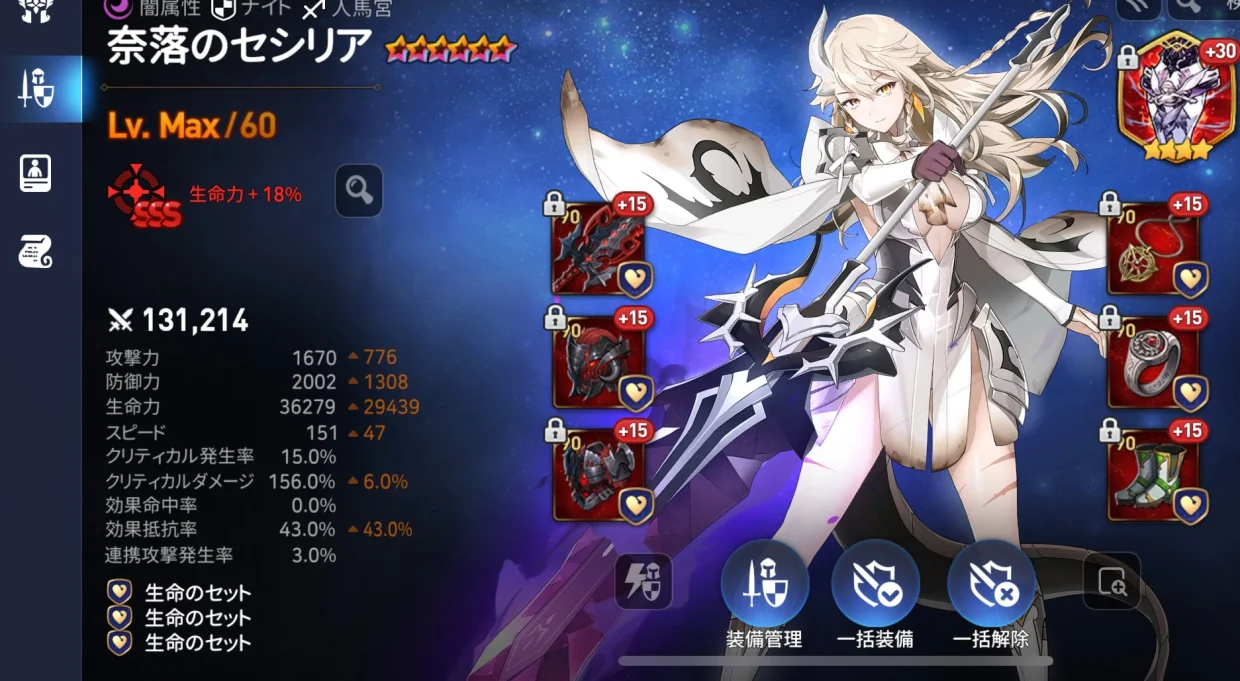Open the 装備管理 equipment management
The height and width of the screenshot is (681, 1240).
pyautogui.click(x=764, y=585)
